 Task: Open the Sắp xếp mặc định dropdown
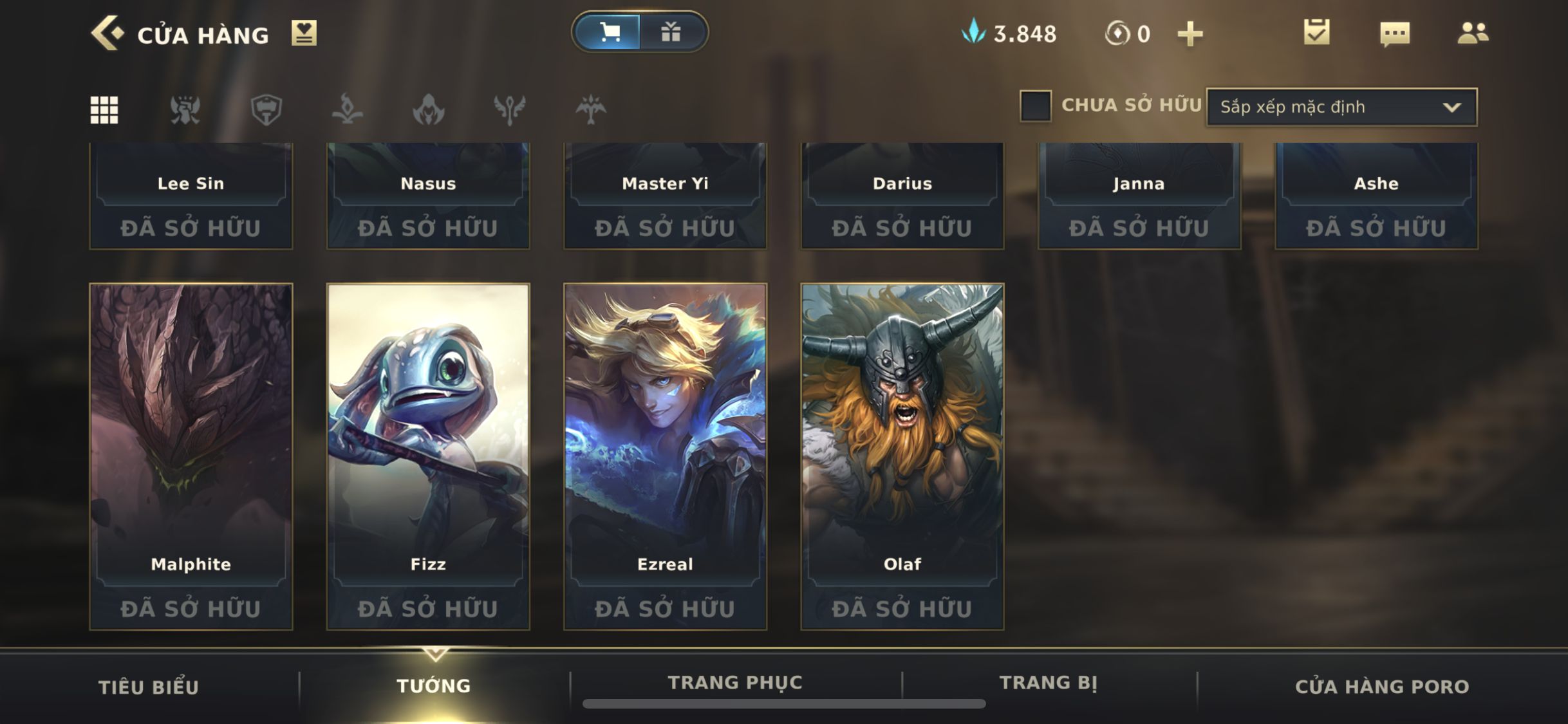(1341, 107)
